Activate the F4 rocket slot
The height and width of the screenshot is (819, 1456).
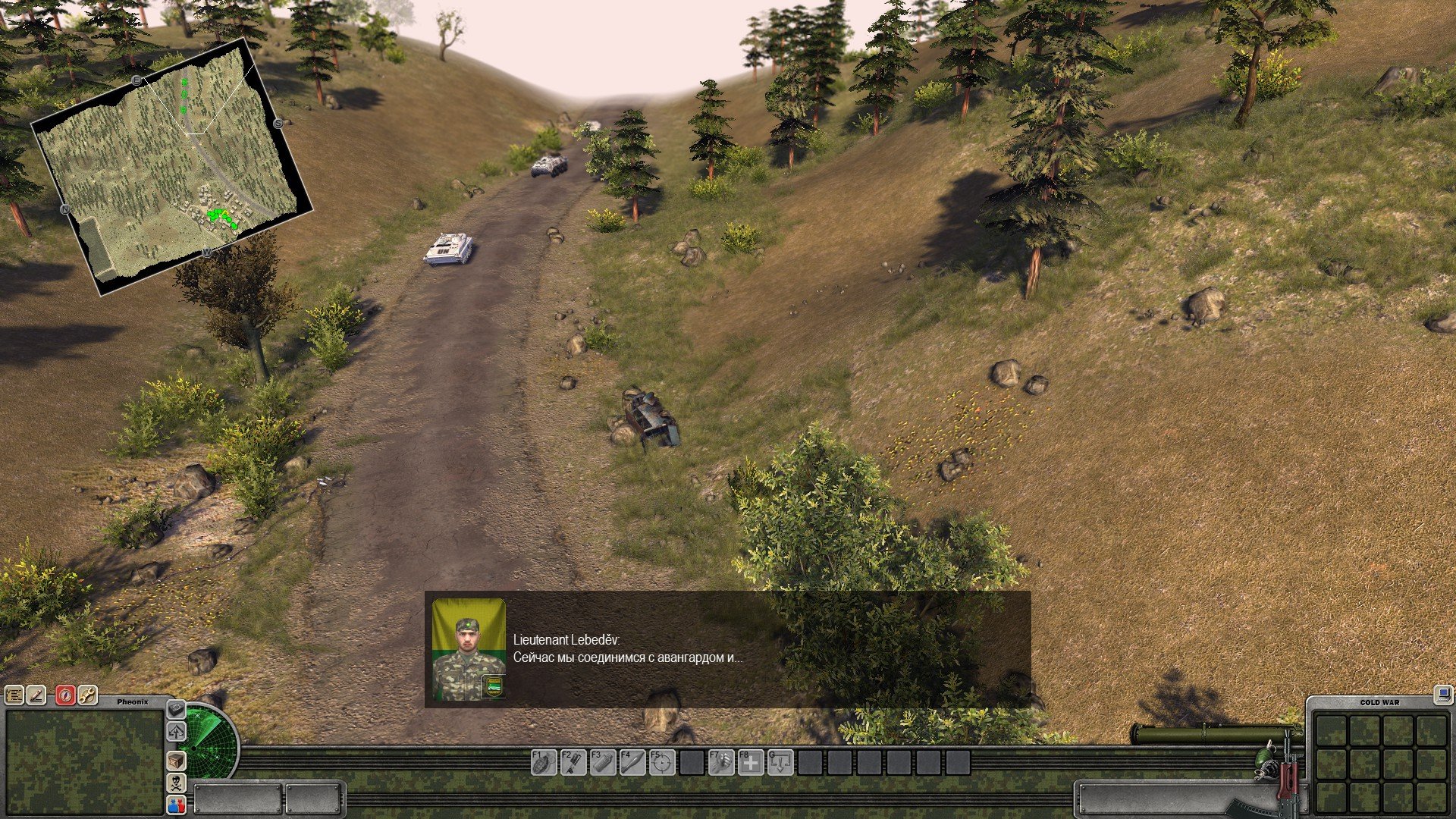pyautogui.click(x=632, y=762)
